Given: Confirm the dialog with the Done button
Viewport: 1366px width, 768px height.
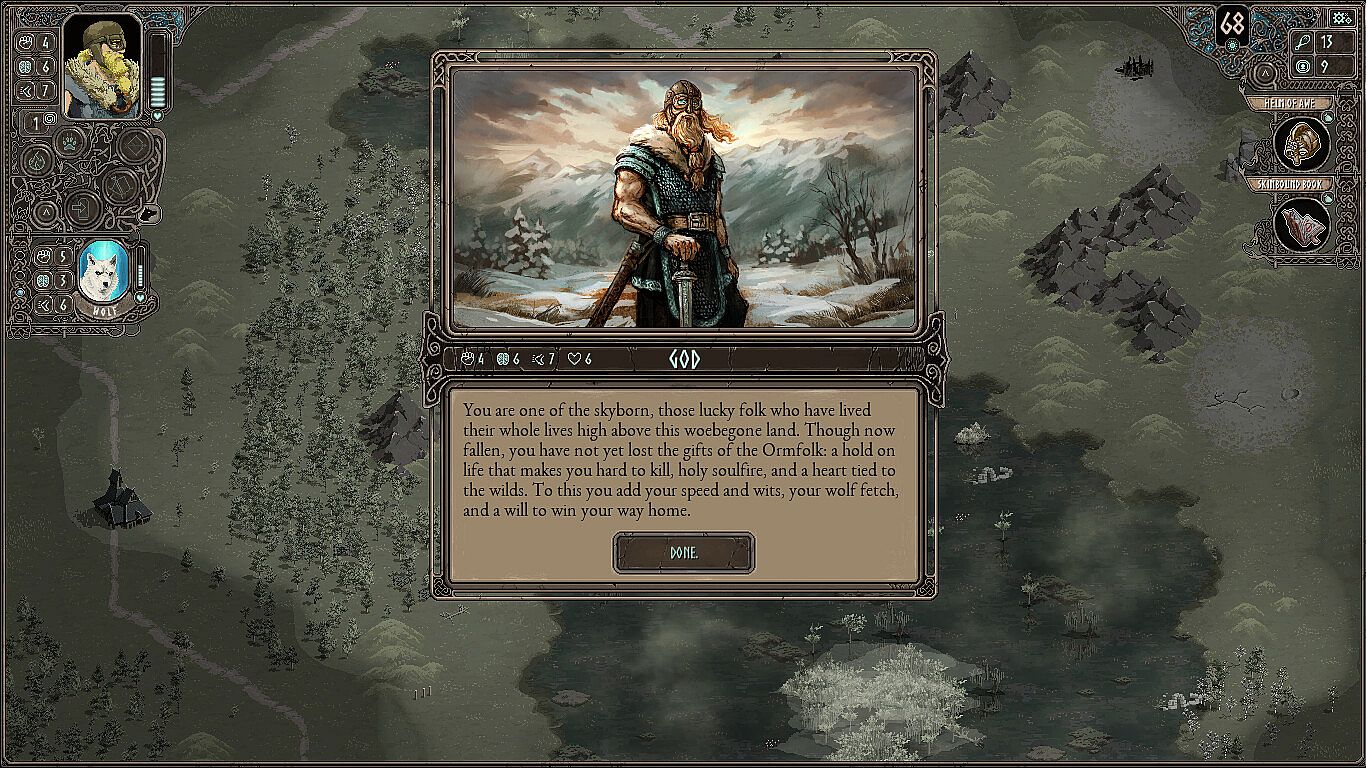Looking at the screenshot, I should (684, 553).
